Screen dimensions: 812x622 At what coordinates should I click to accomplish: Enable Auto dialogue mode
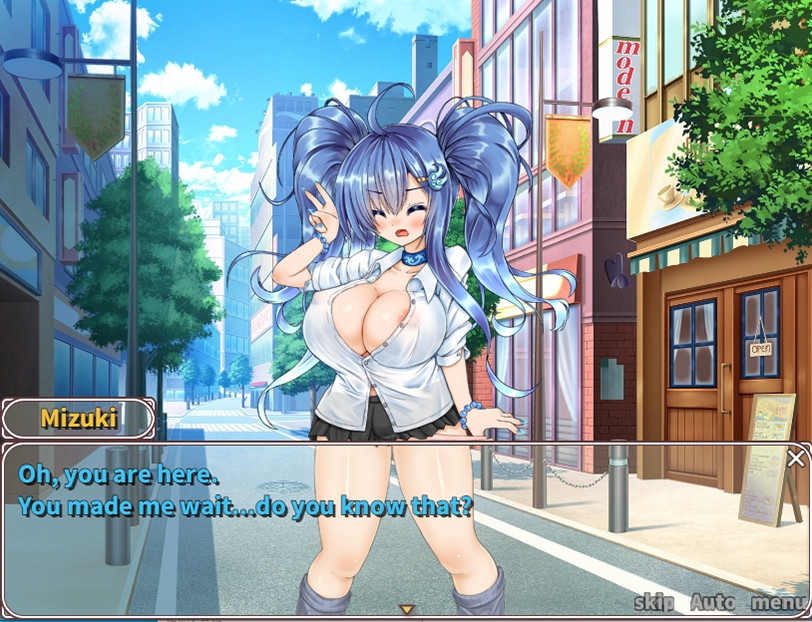pos(712,603)
